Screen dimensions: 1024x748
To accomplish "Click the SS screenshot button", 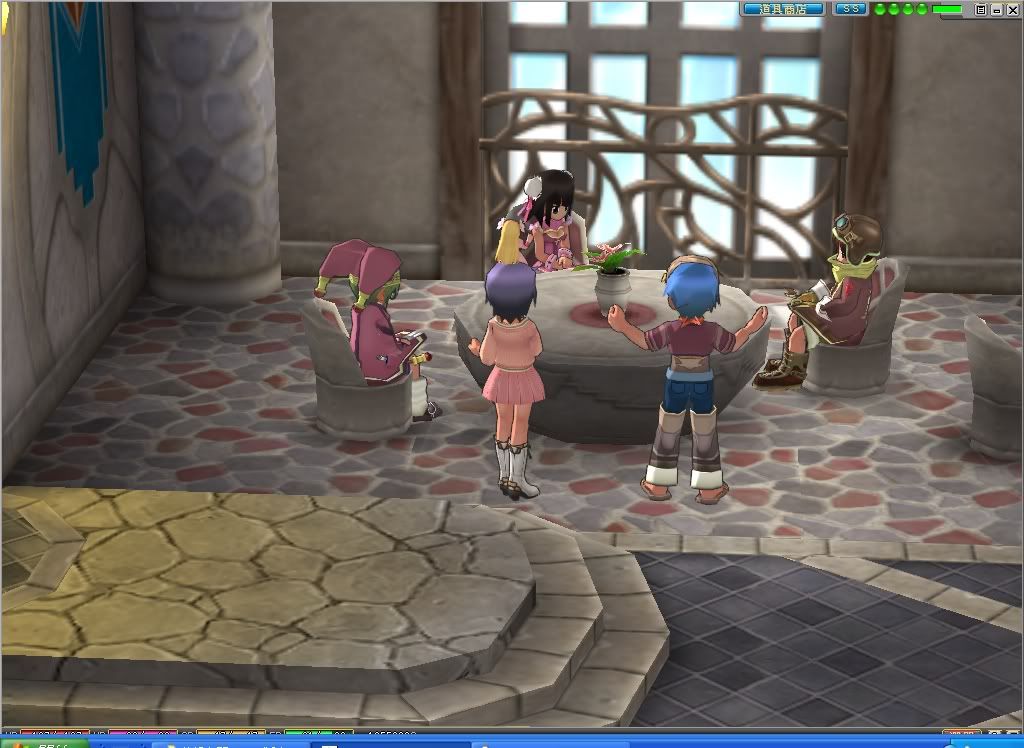I will (851, 9).
